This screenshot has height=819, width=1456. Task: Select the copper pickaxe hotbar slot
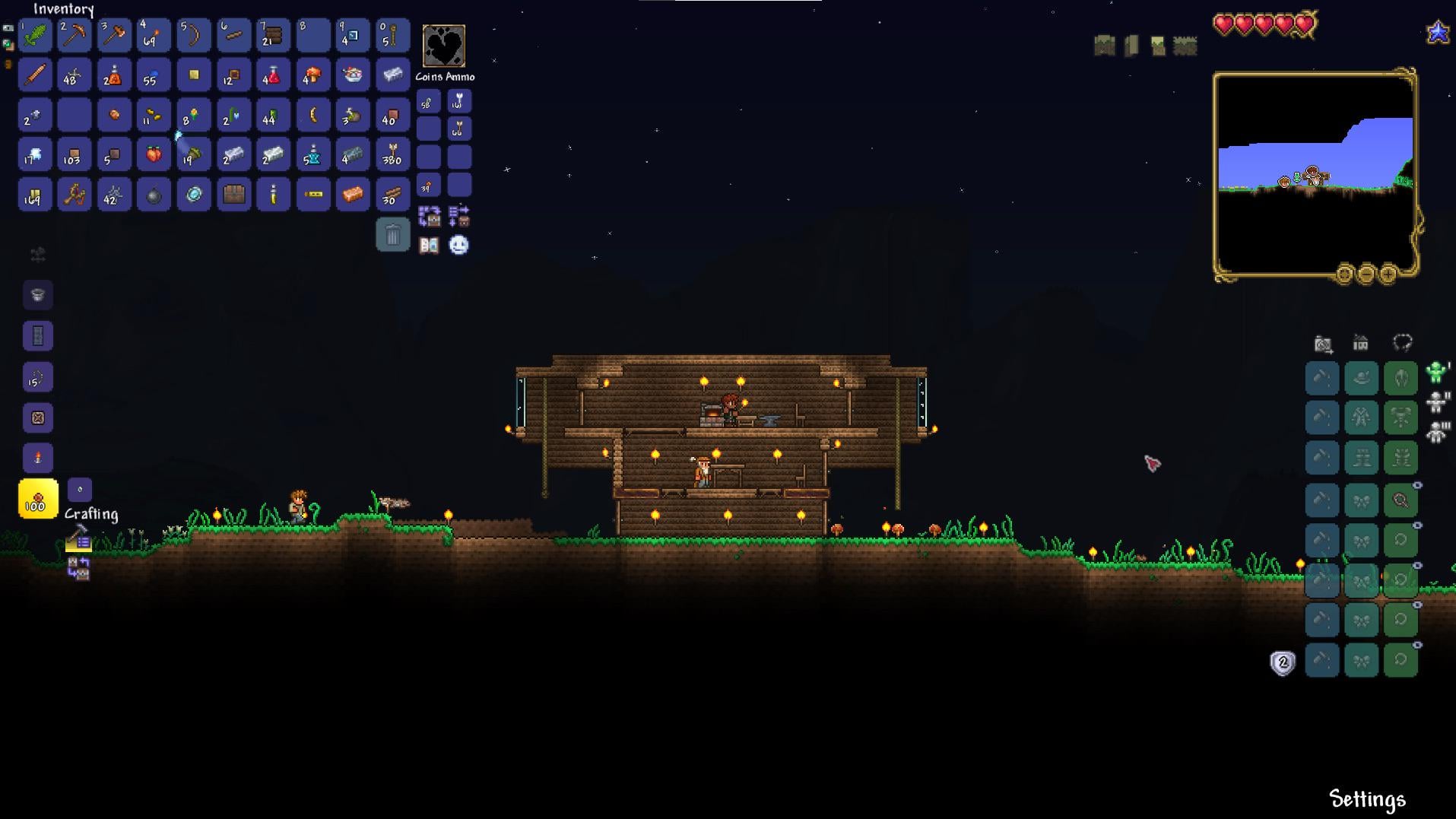coord(75,36)
